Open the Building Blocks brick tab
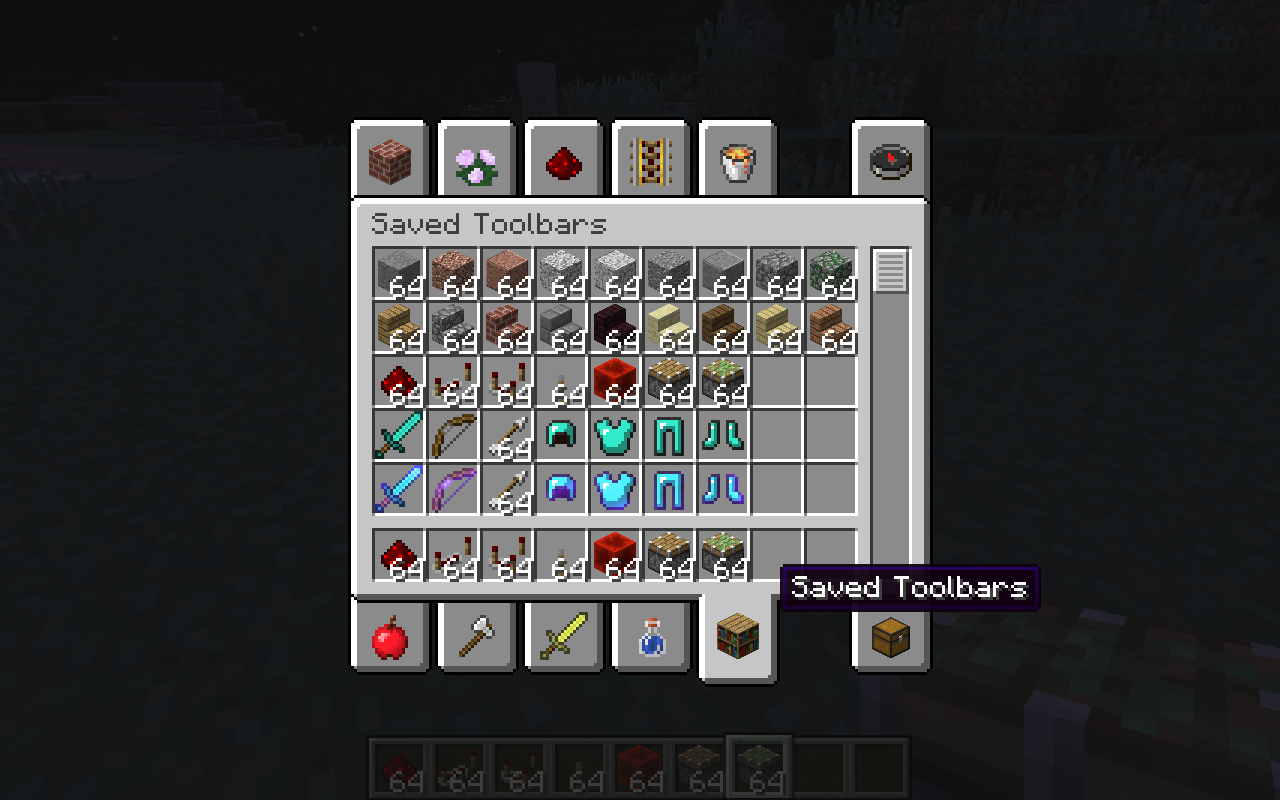The width and height of the screenshot is (1280, 800). tap(389, 160)
